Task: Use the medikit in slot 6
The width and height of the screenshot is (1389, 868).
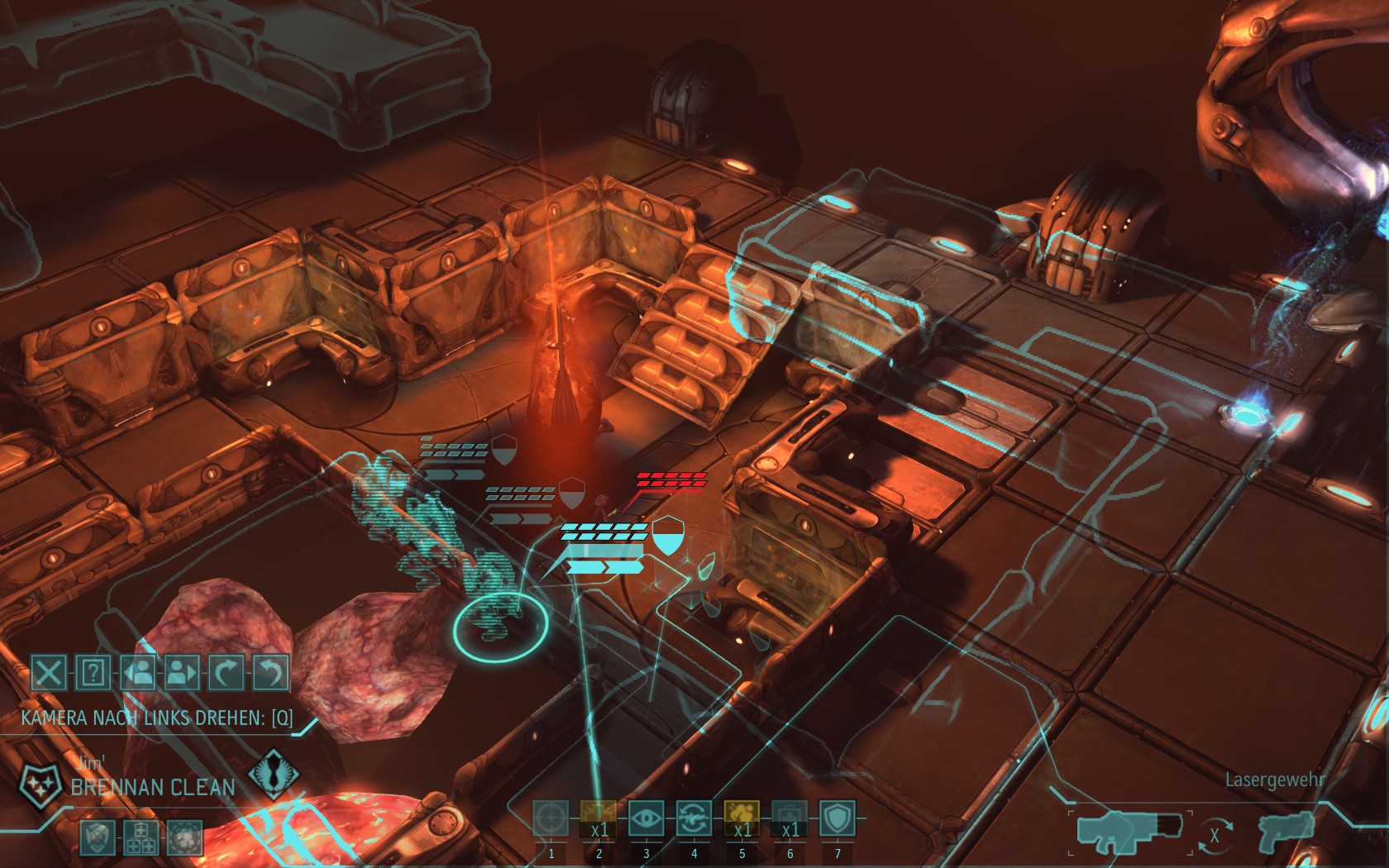Action: pyautogui.click(x=790, y=818)
